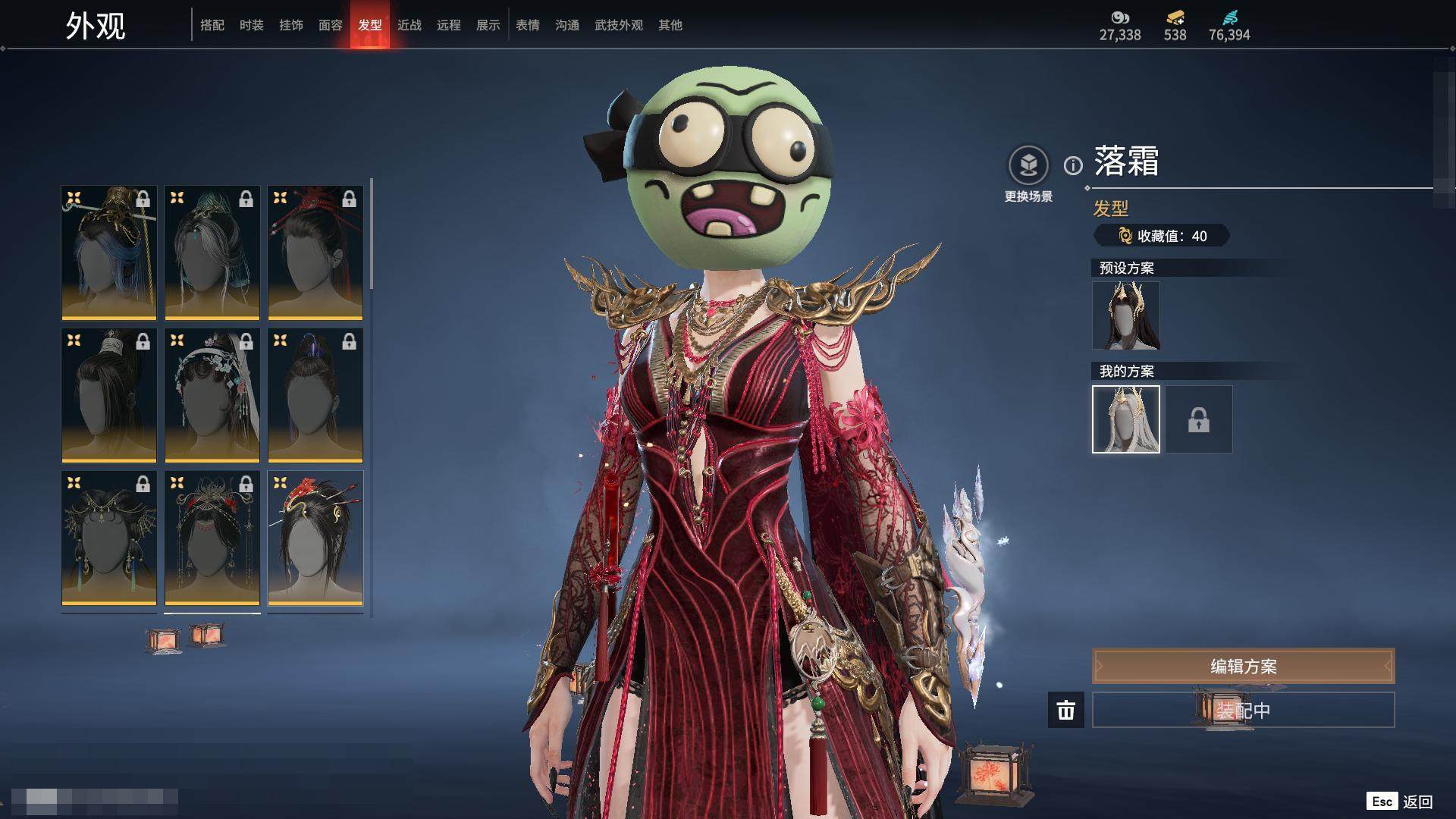
Task: Delete the scheme with the trash icon
Action: click(1066, 711)
